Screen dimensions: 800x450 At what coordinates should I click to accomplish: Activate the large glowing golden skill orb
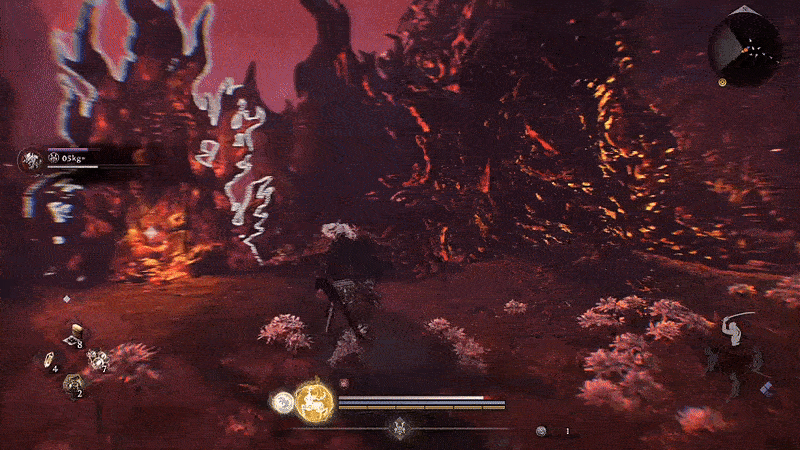click(312, 402)
